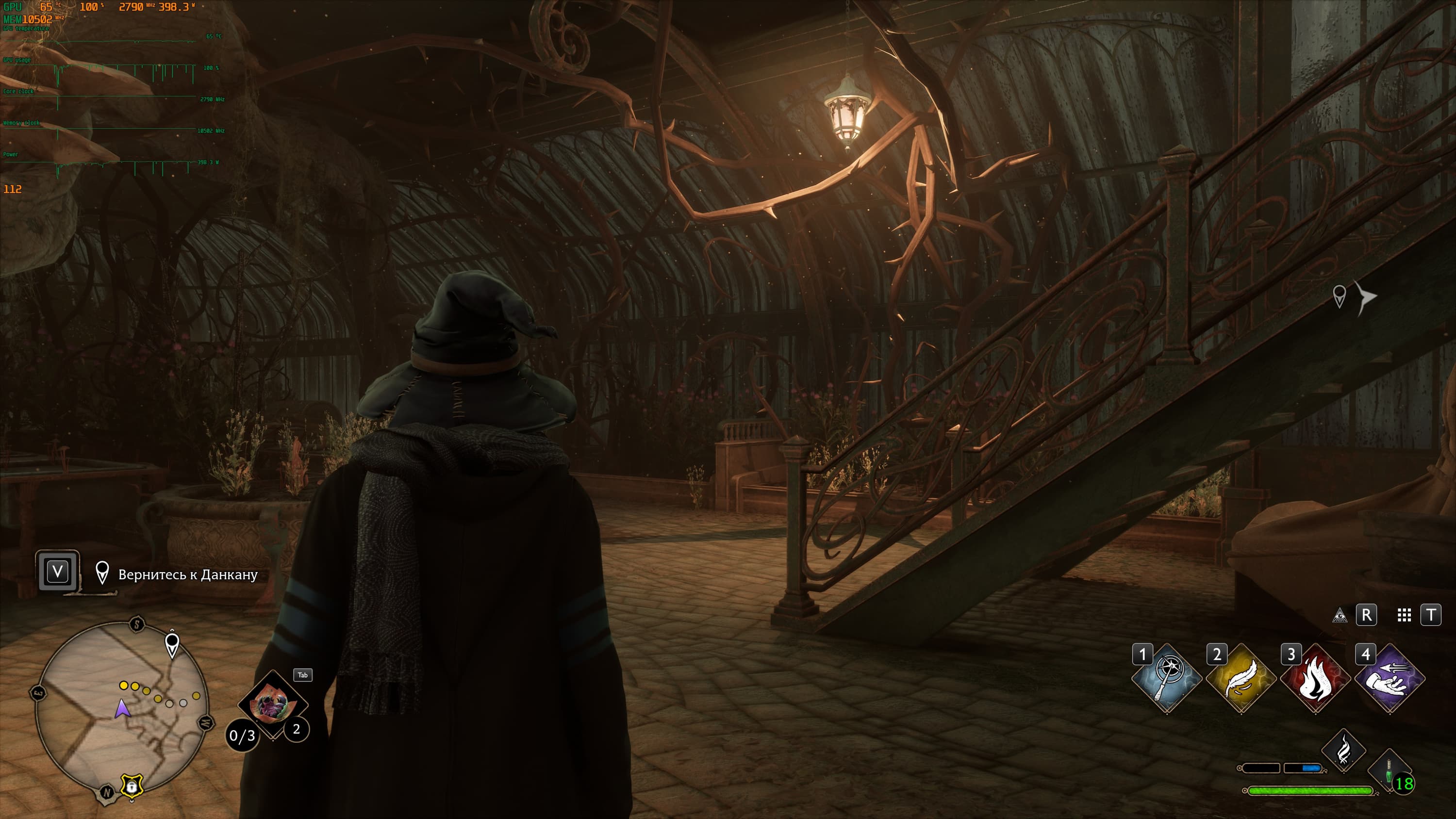Click the floating quest waypoint marker
This screenshot has width=1456, height=819.
(1339, 295)
